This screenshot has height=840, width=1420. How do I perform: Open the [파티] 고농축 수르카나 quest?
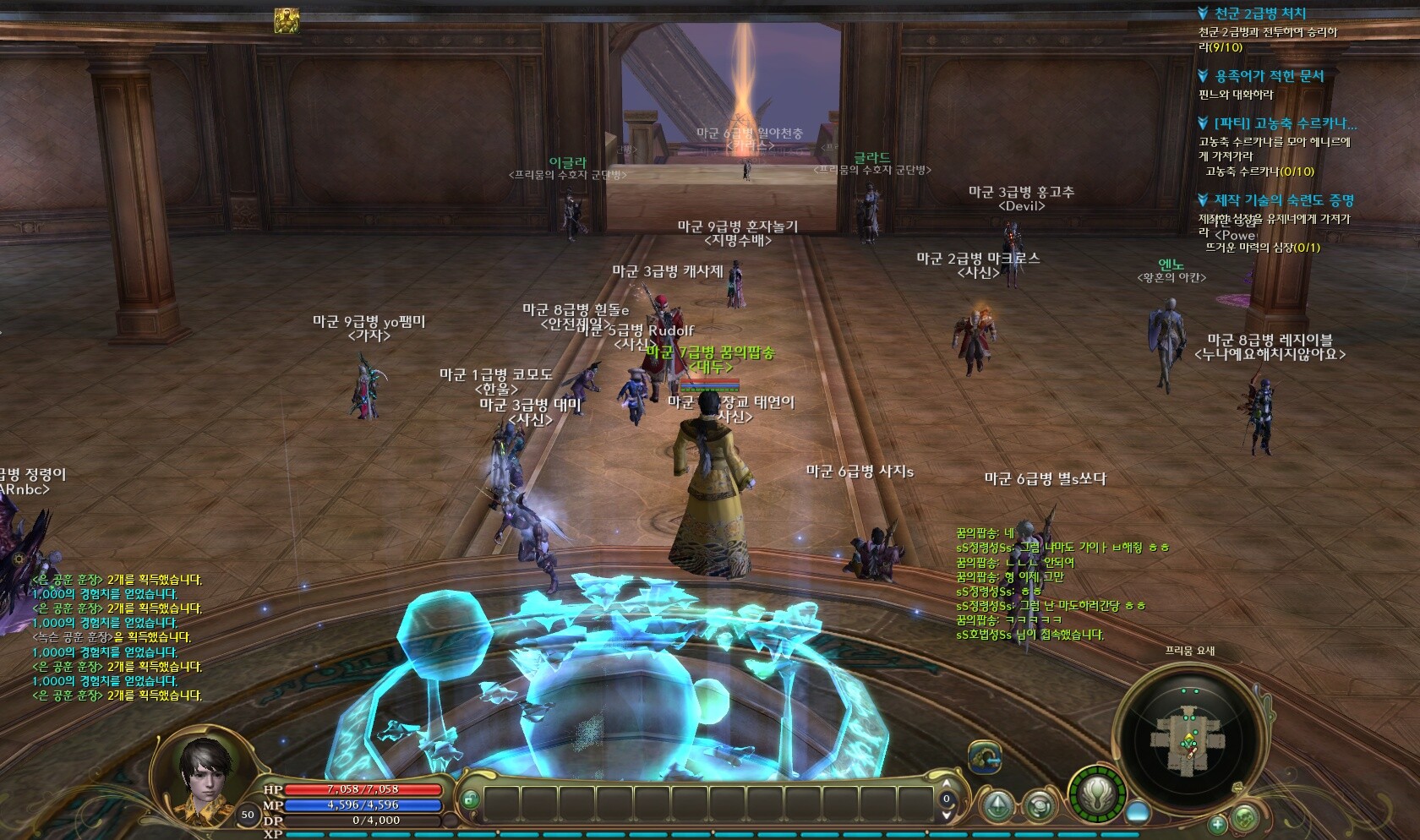point(1285,124)
